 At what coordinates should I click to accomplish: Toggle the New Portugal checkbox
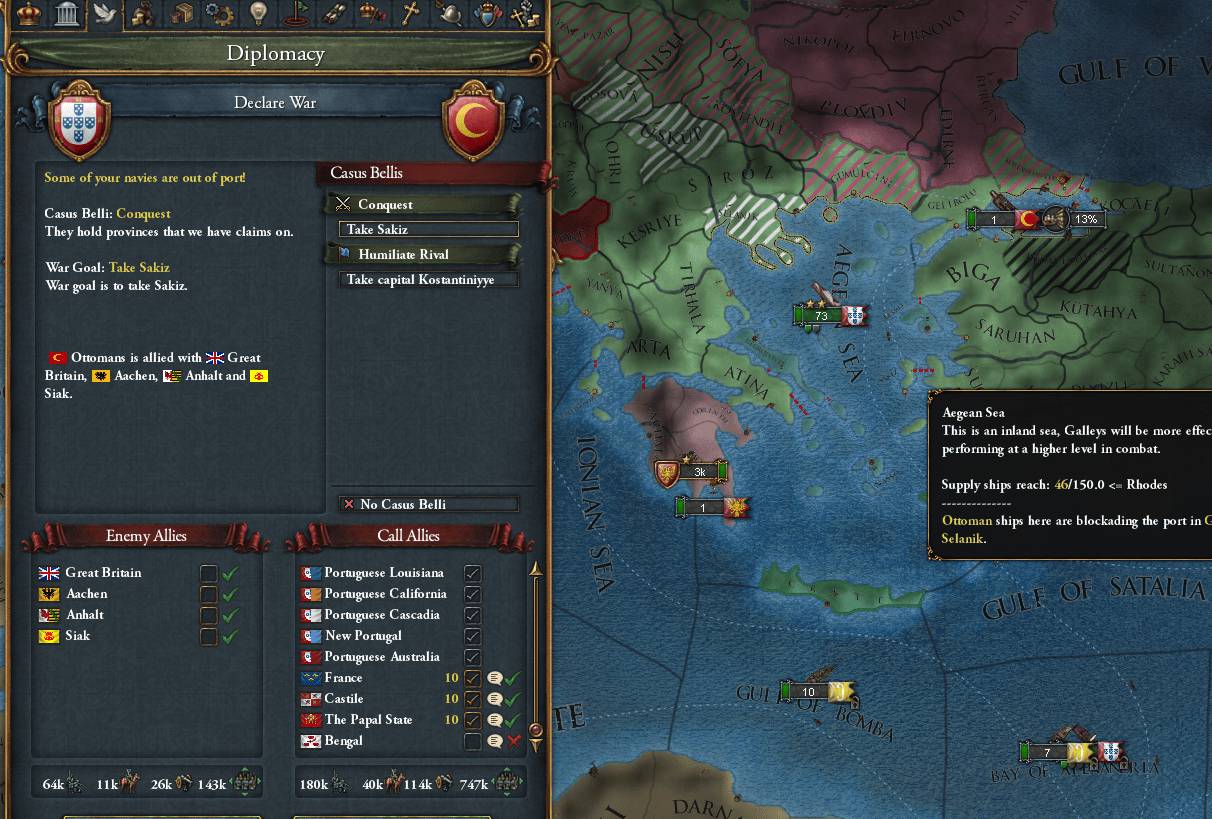[473, 636]
